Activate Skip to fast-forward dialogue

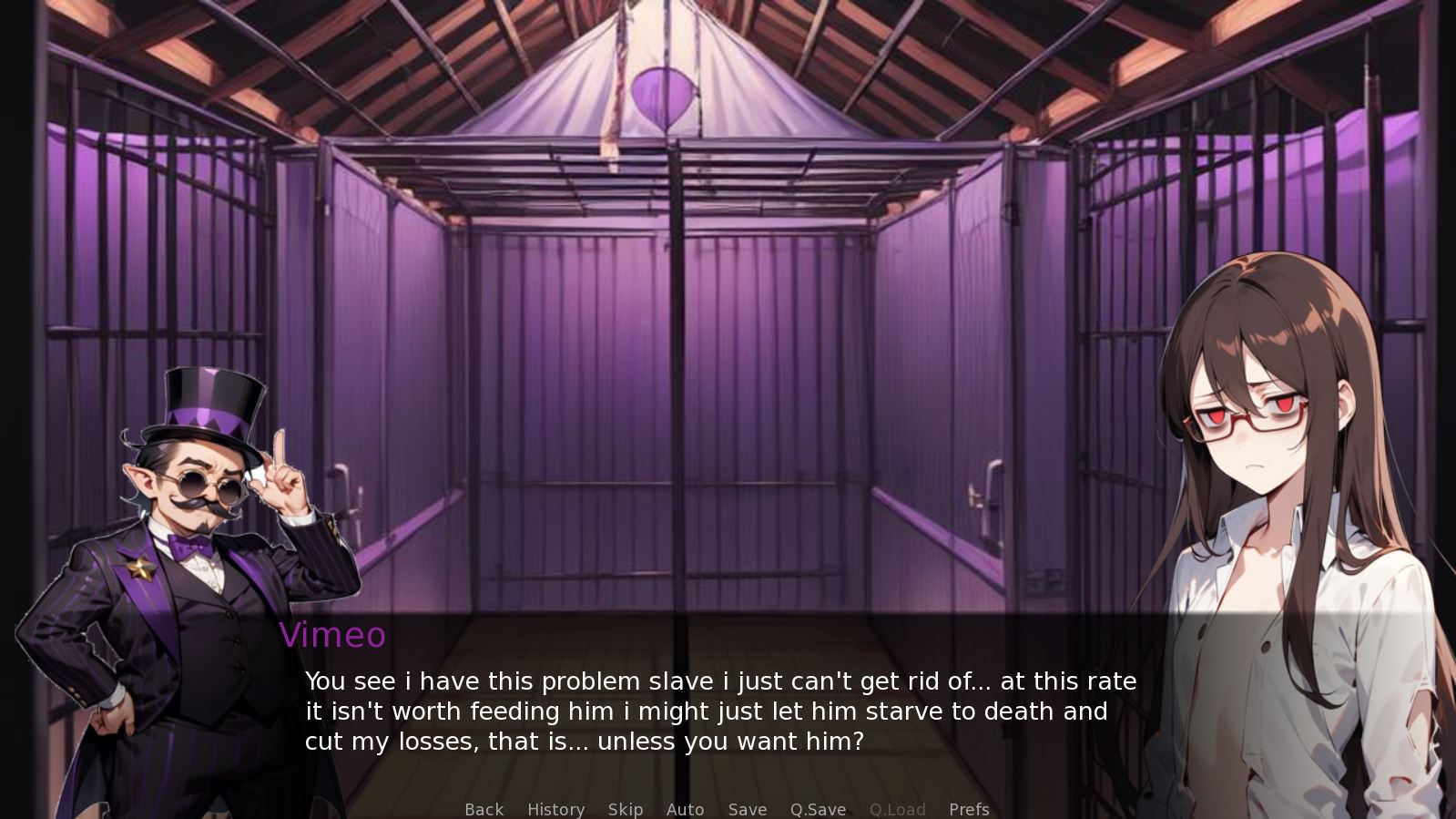[626, 809]
